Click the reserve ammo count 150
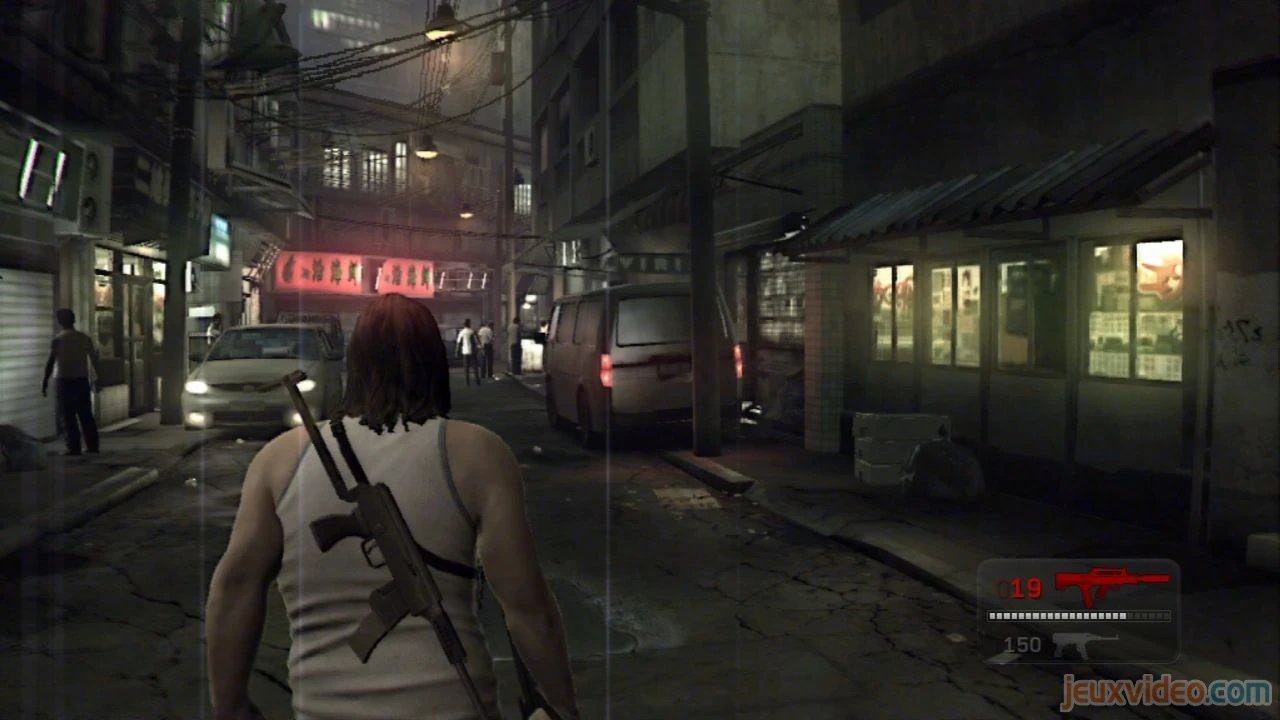This screenshot has height=720, width=1280. pyautogui.click(x=1022, y=645)
